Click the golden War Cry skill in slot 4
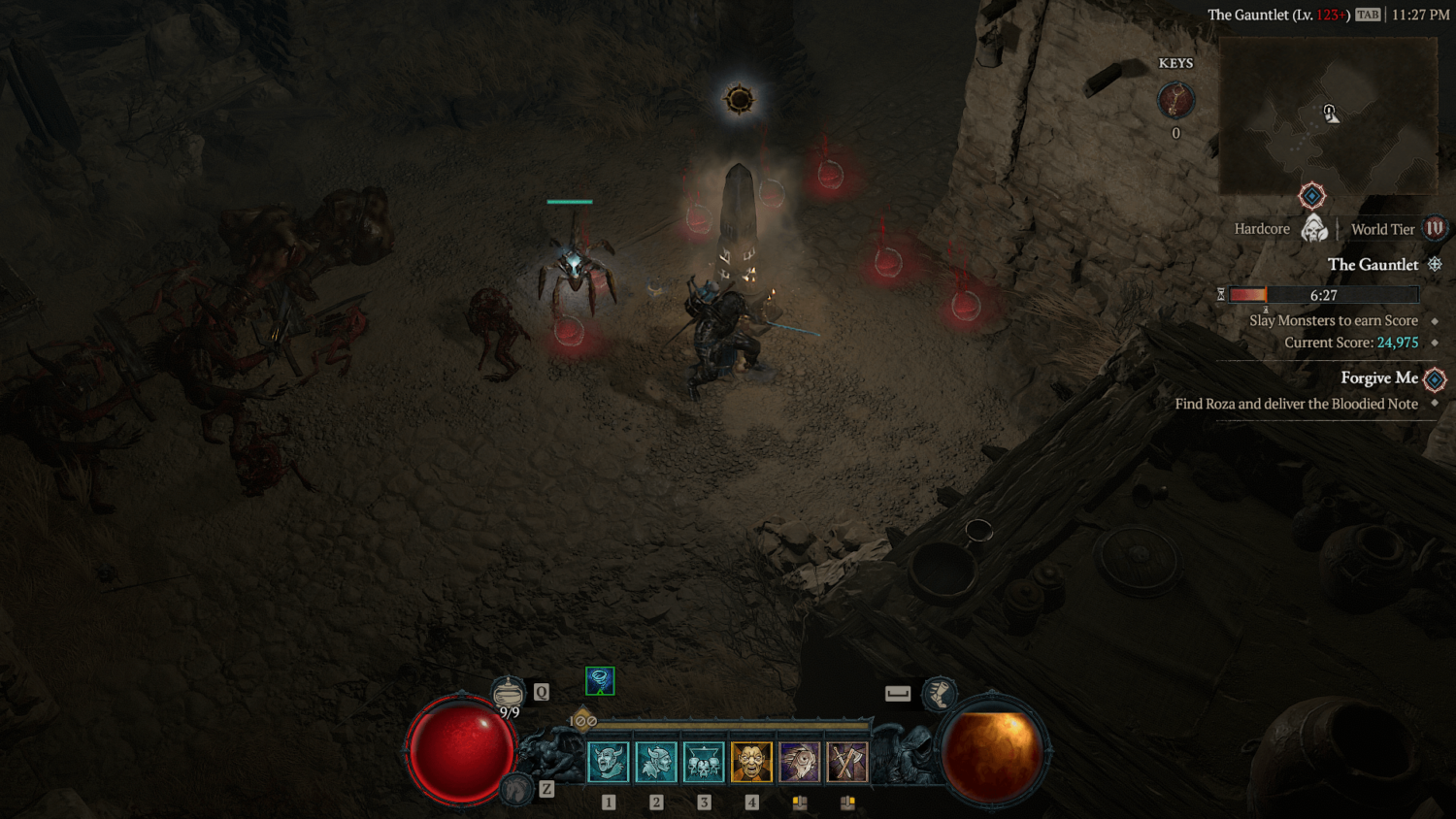This screenshot has height=819, width=1456. (750, 761)
